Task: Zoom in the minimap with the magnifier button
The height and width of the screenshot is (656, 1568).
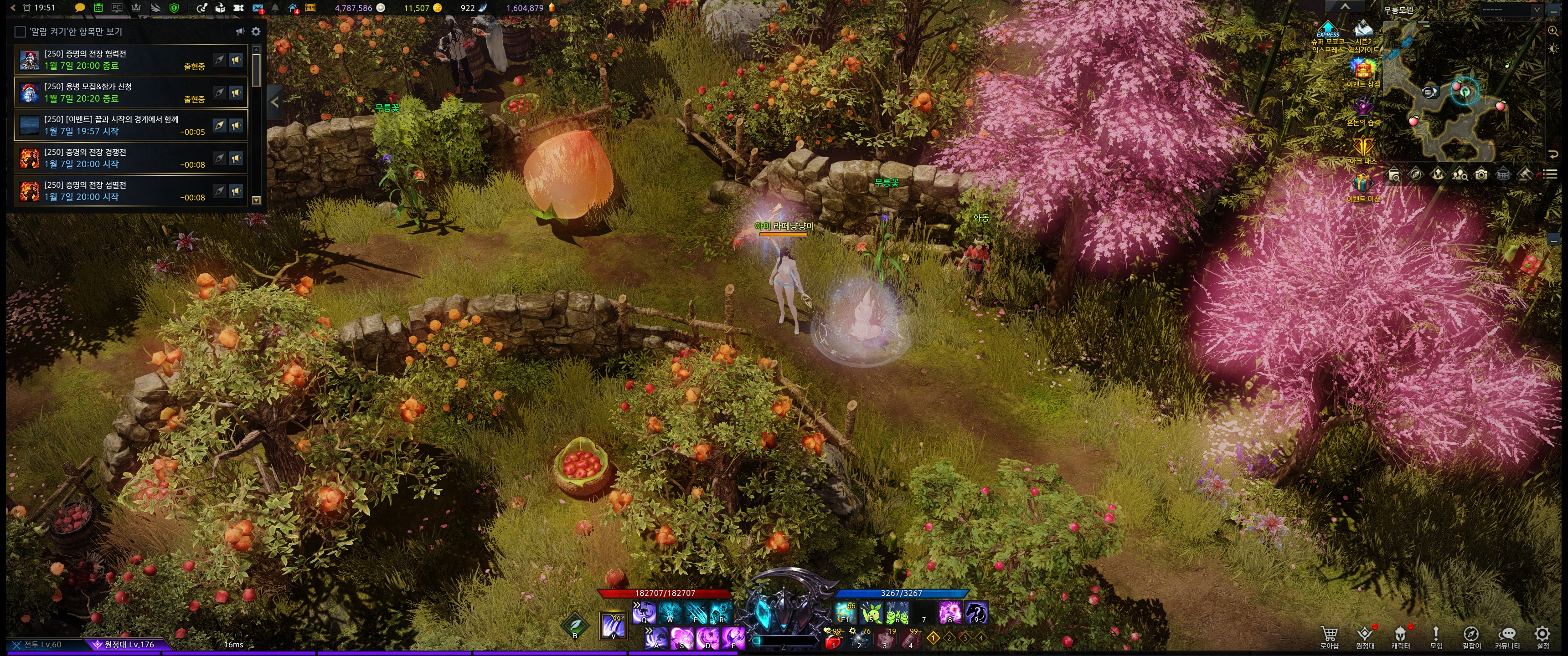Action: pos(1553,31)
